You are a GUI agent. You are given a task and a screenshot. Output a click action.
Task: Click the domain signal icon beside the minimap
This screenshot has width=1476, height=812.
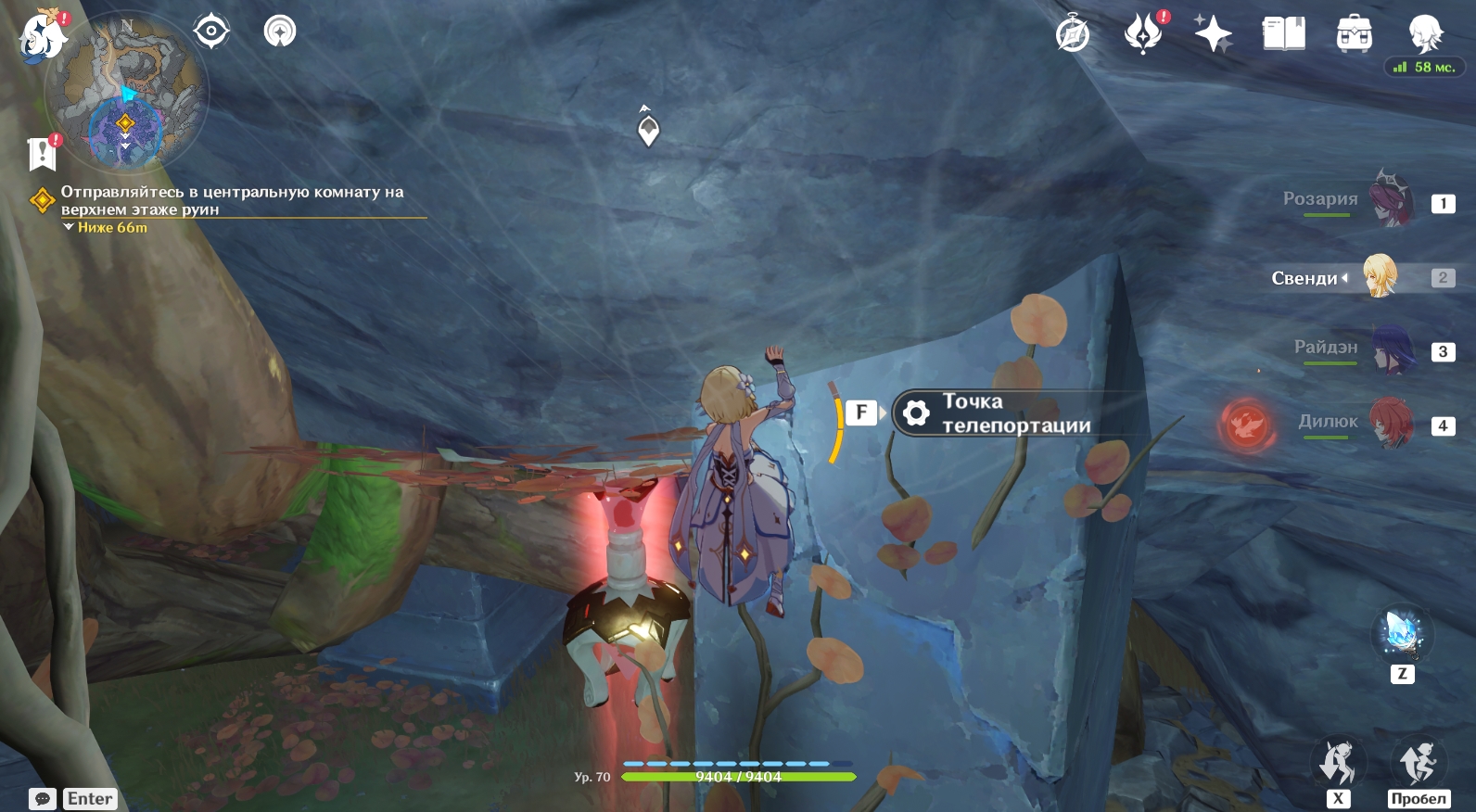tap(280, 32)
